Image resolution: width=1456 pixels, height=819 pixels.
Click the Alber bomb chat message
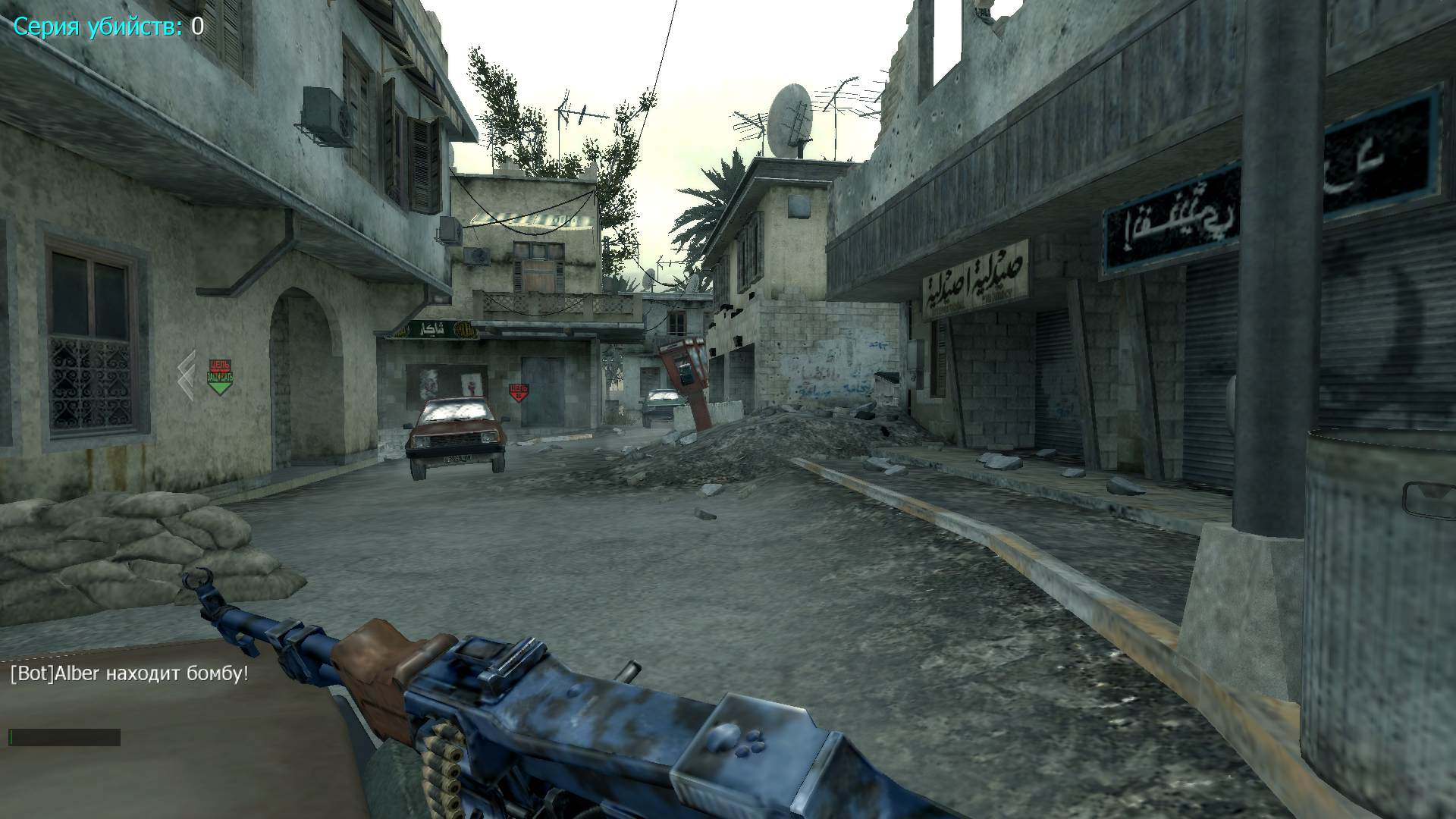click(129, 673)
